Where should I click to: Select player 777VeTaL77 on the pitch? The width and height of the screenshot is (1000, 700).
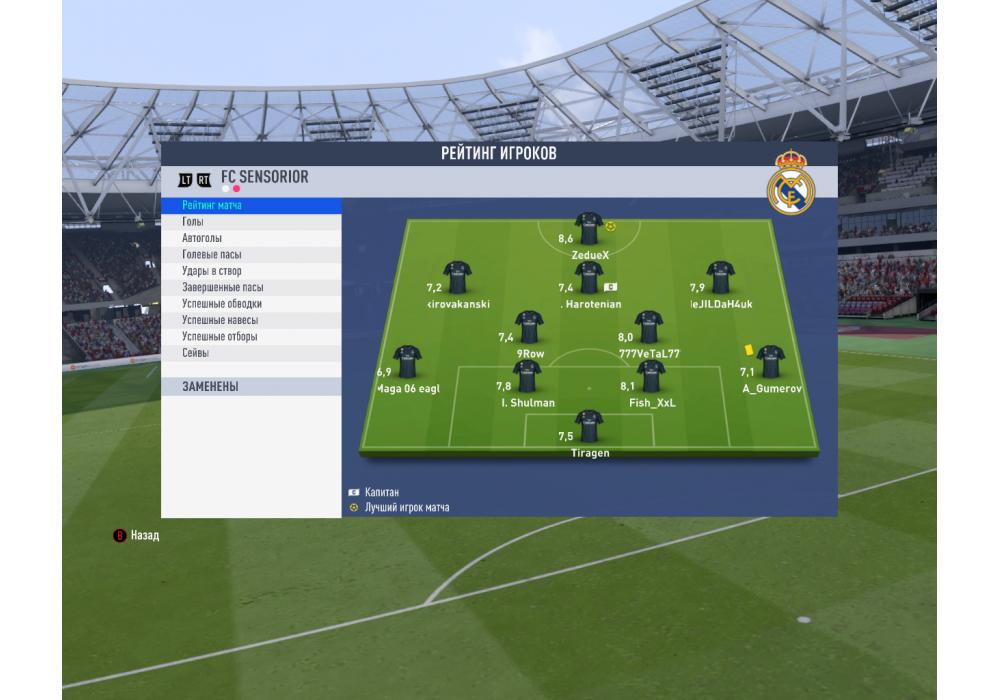[x=649, y=327]
